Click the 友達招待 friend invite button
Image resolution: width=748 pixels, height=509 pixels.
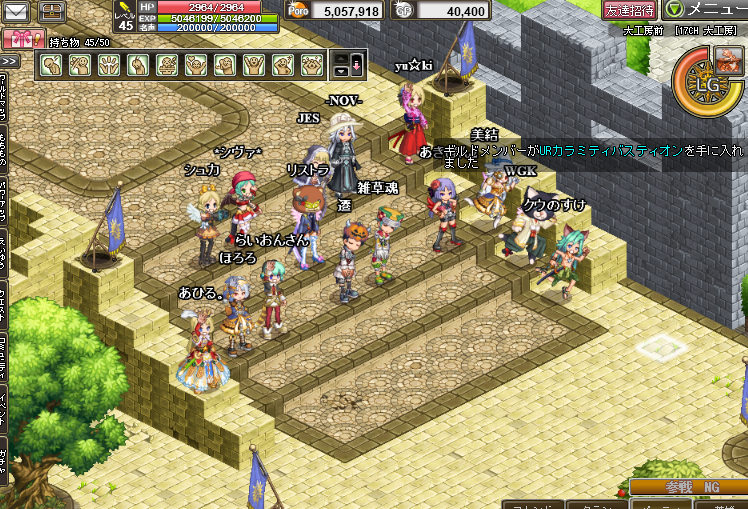point(629,10)
